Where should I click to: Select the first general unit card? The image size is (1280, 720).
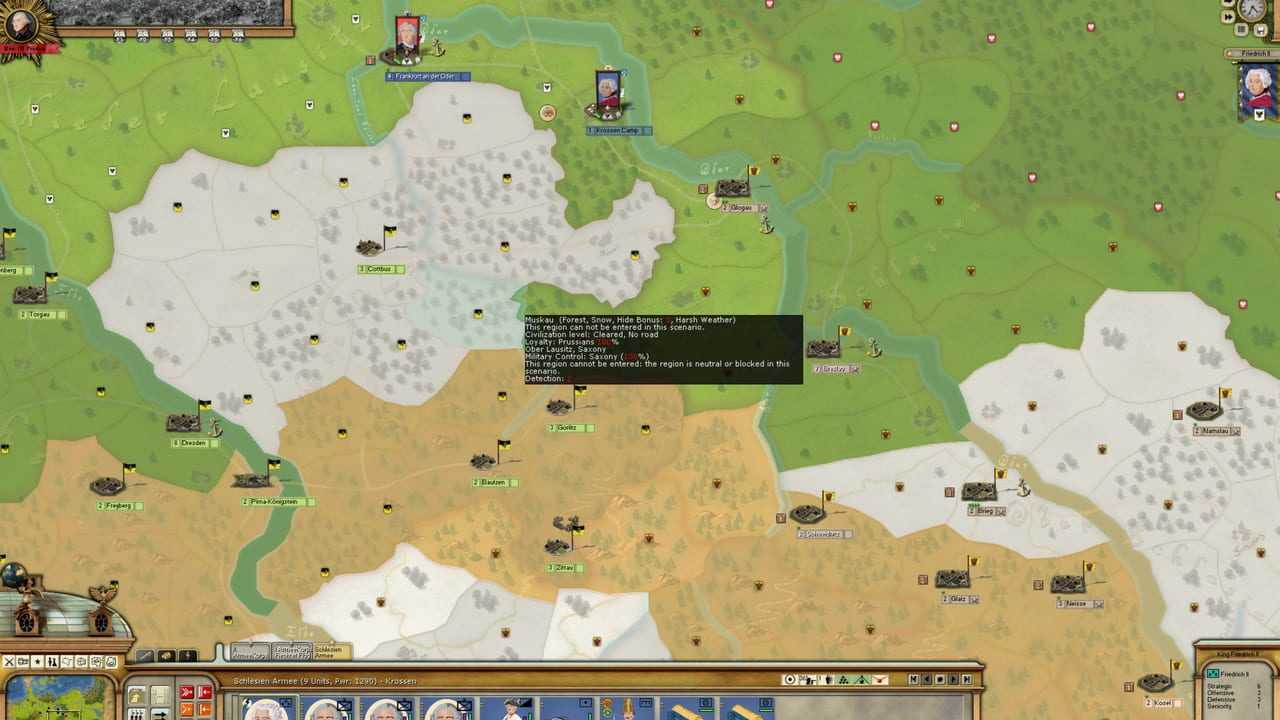coord(264,708)
